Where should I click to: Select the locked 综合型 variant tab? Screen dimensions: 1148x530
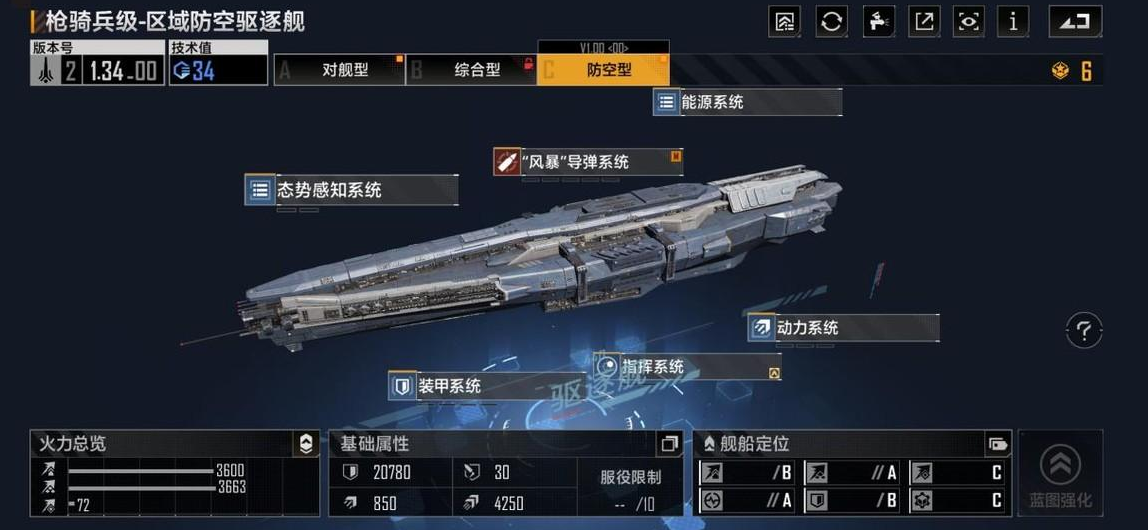(x=472, y=70)
